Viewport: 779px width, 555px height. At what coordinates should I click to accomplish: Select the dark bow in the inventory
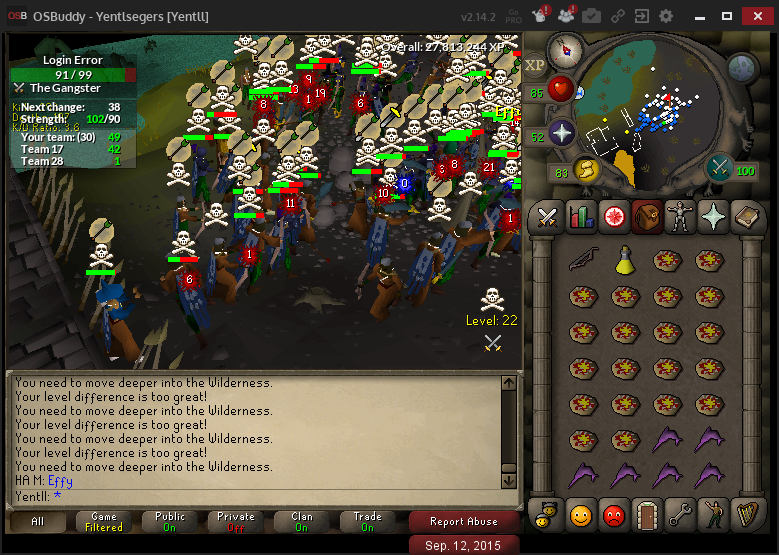[x=583, y=260]
